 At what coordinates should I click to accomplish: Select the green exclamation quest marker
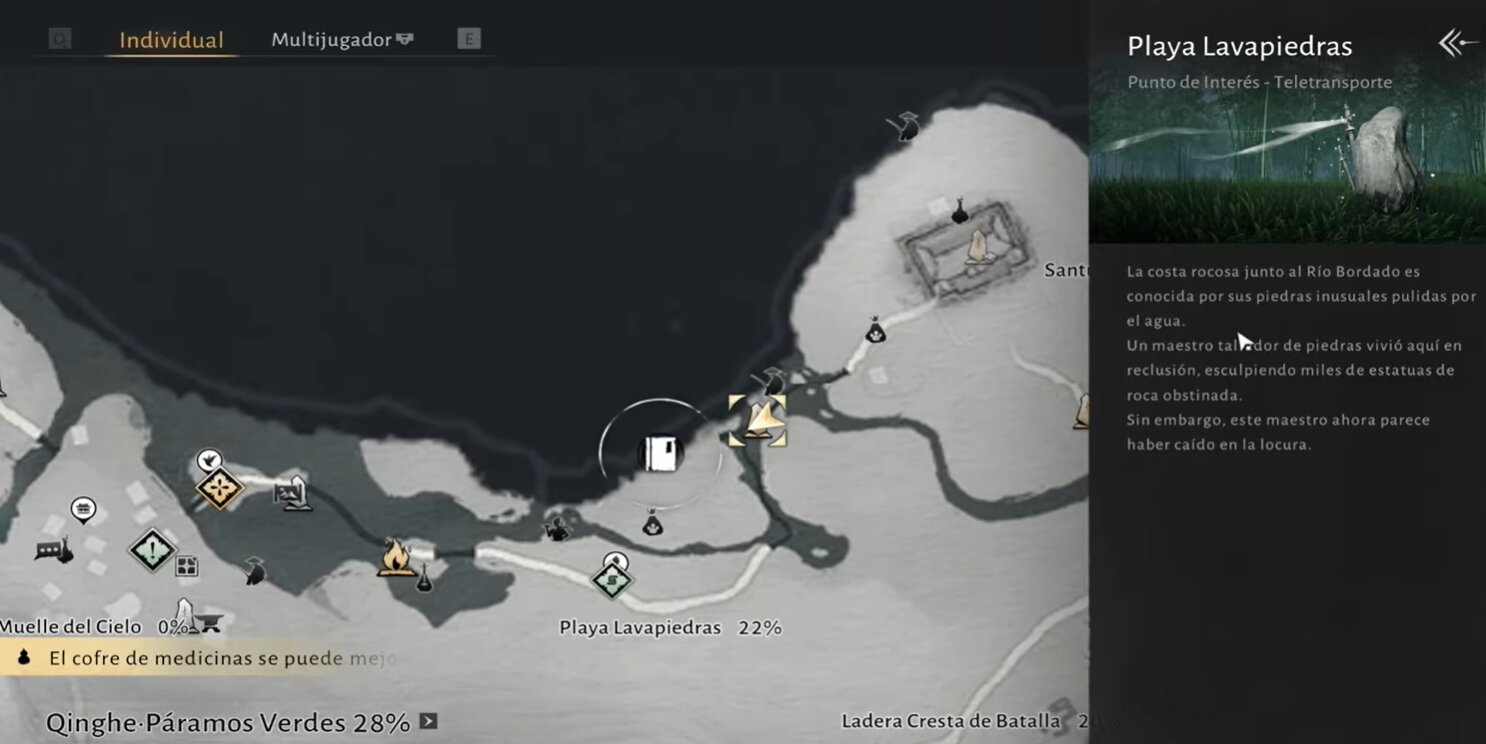(x=152, y=548)
